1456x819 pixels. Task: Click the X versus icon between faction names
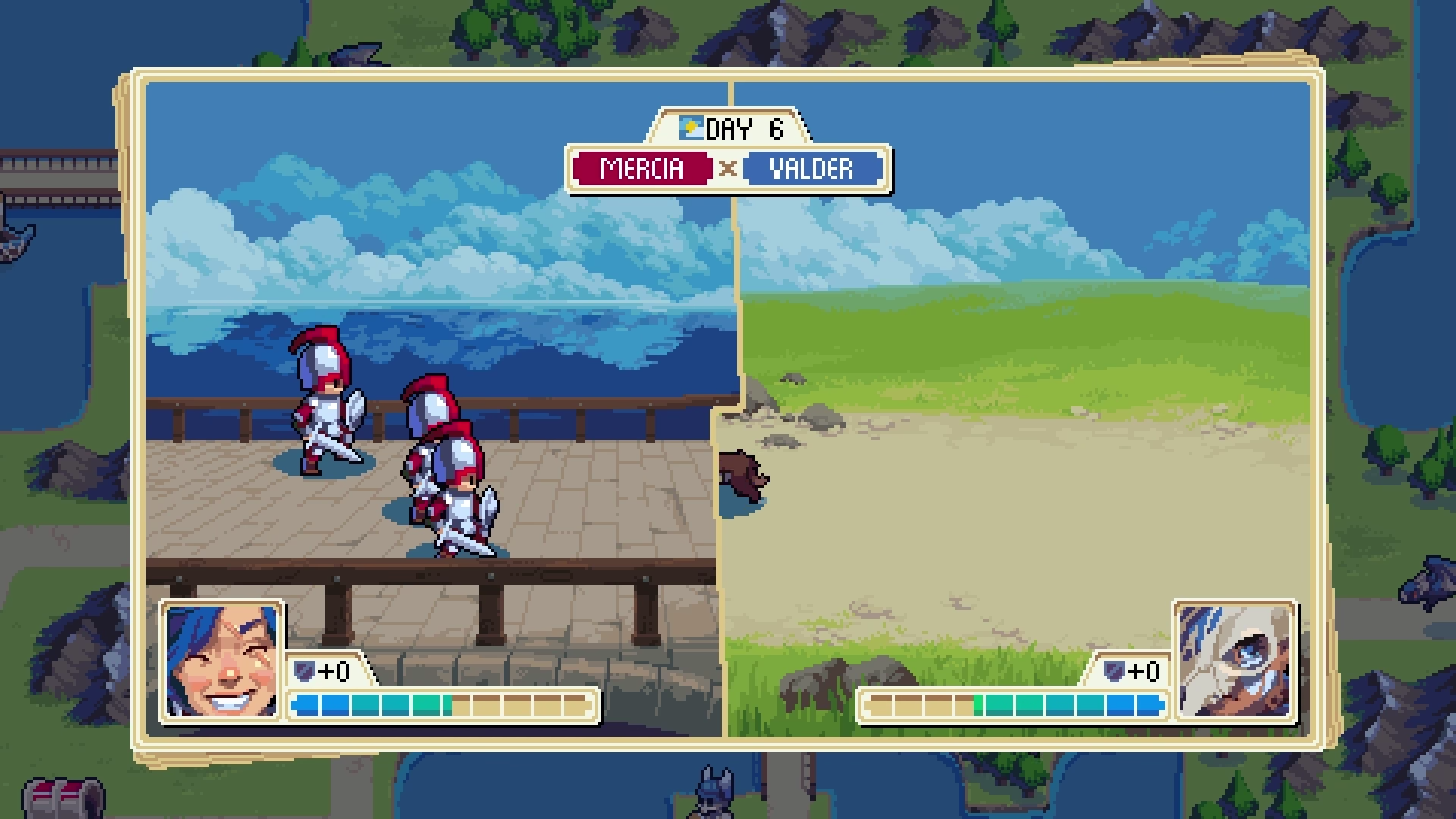pos(726,168)
